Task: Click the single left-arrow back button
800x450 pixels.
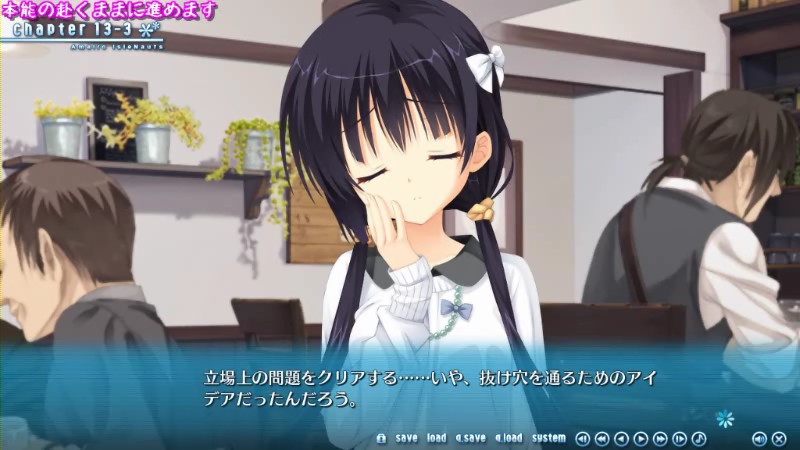Action: [621, 438]
